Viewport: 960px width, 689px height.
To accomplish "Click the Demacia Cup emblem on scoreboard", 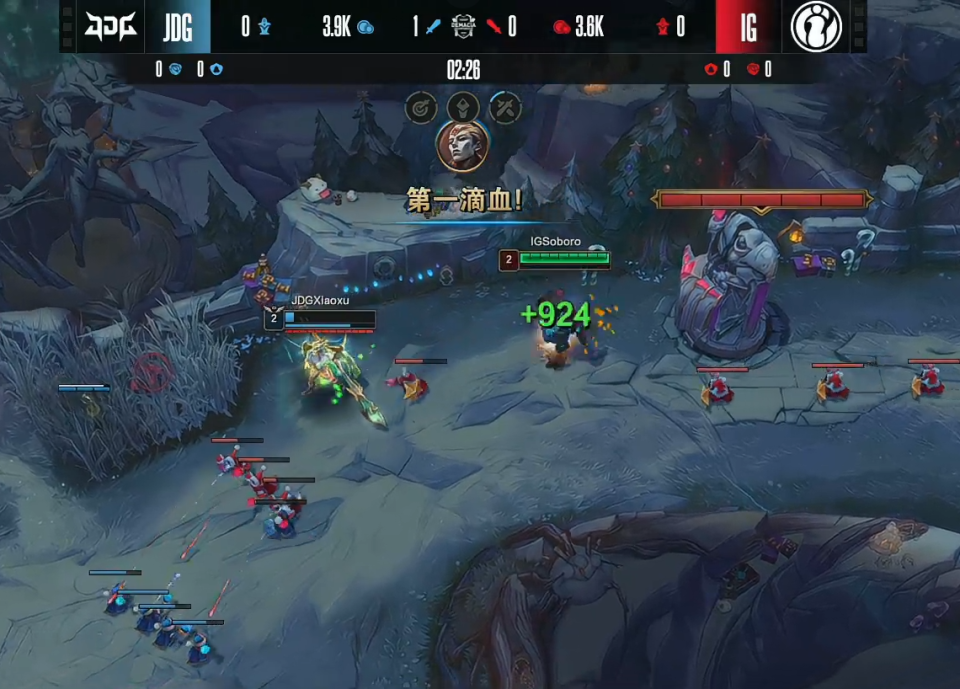I will 463,26.
